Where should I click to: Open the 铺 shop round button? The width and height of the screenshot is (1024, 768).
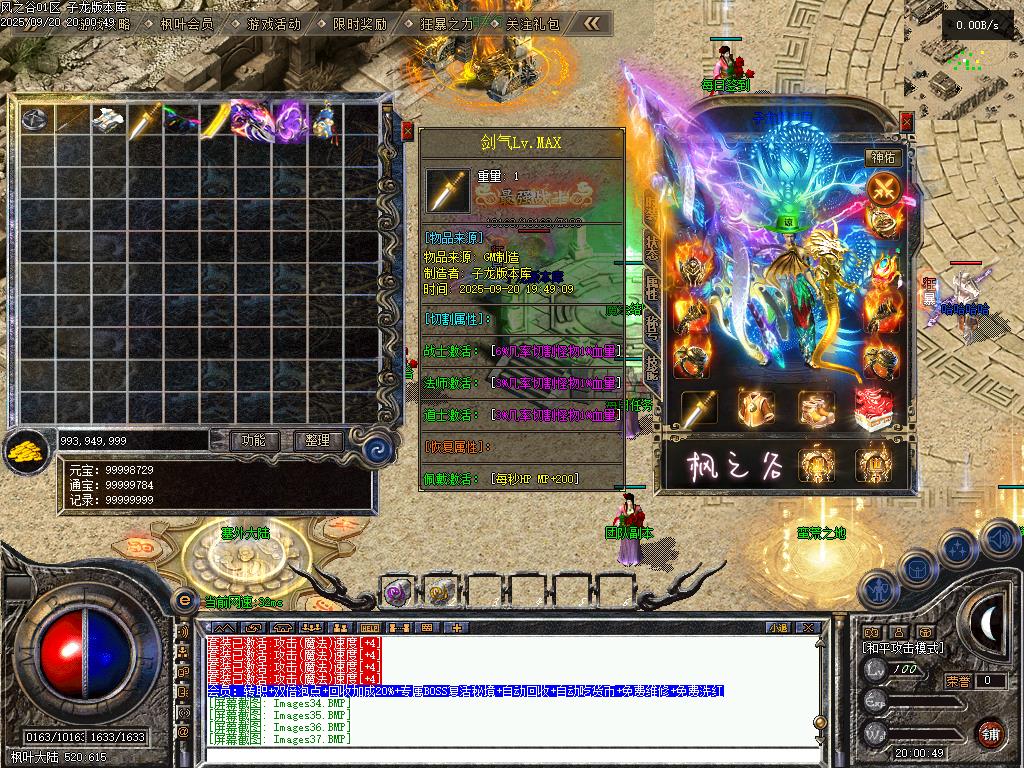coord(990,732)
